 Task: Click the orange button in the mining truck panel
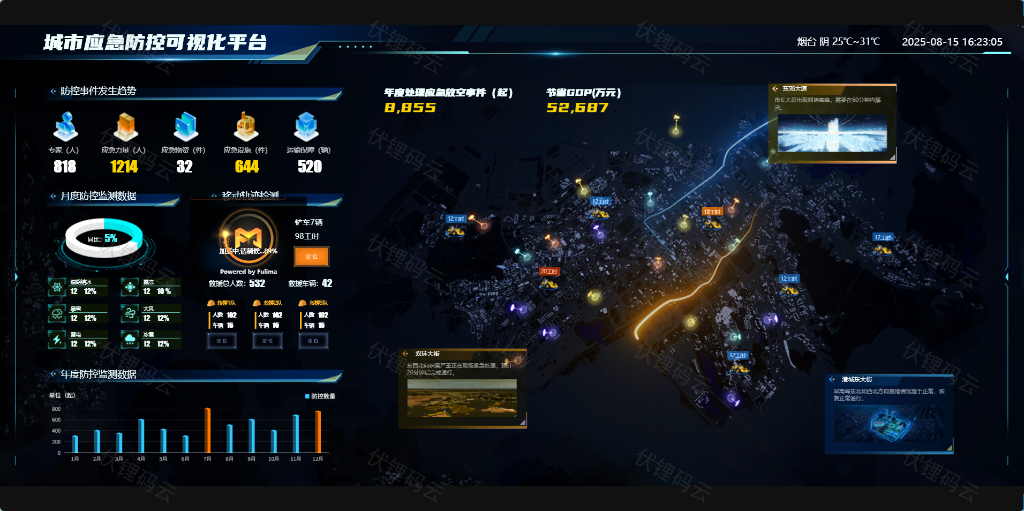[x=311, y=257]
